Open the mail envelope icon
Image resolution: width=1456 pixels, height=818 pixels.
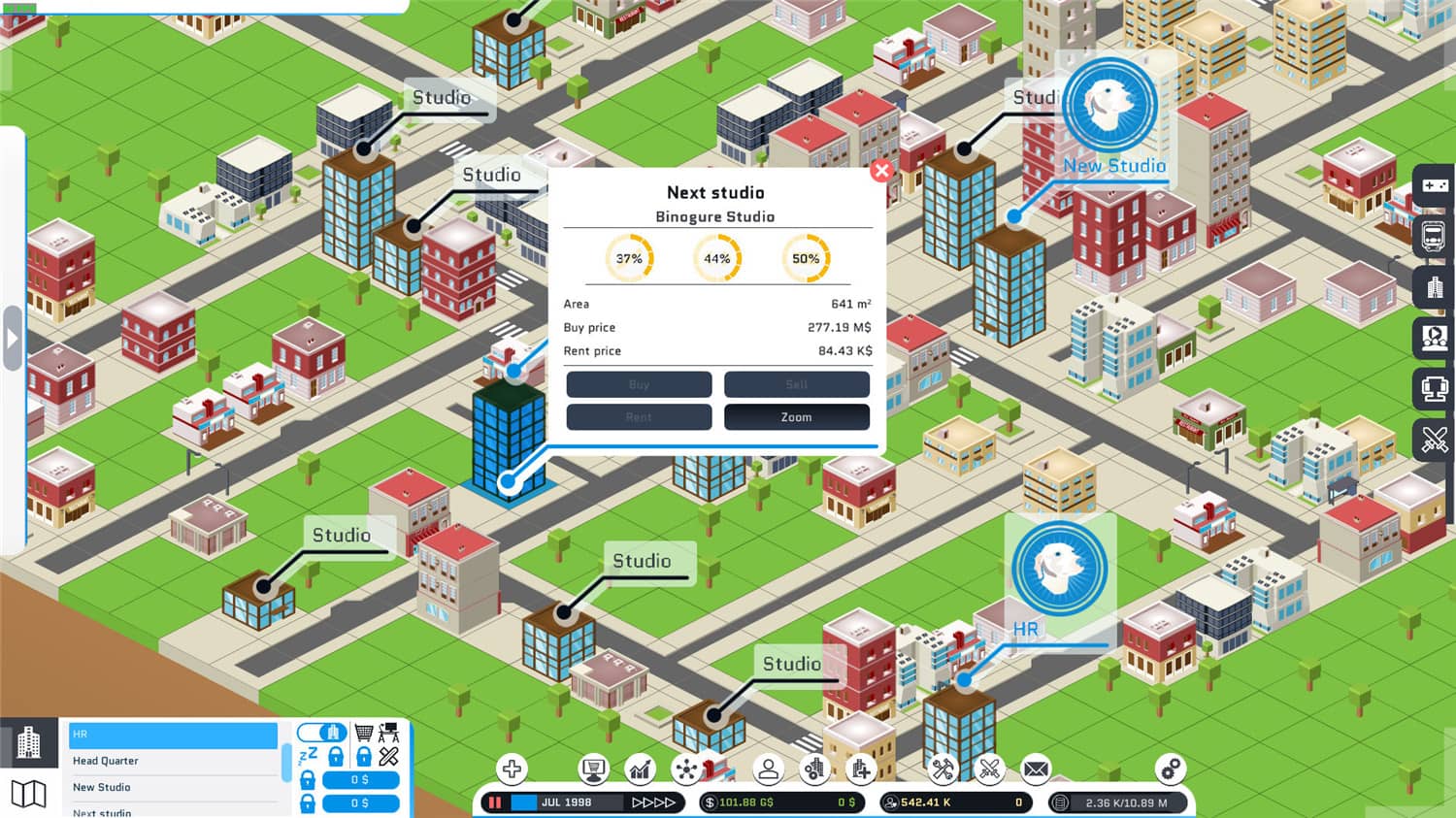tap(1034, 769)
